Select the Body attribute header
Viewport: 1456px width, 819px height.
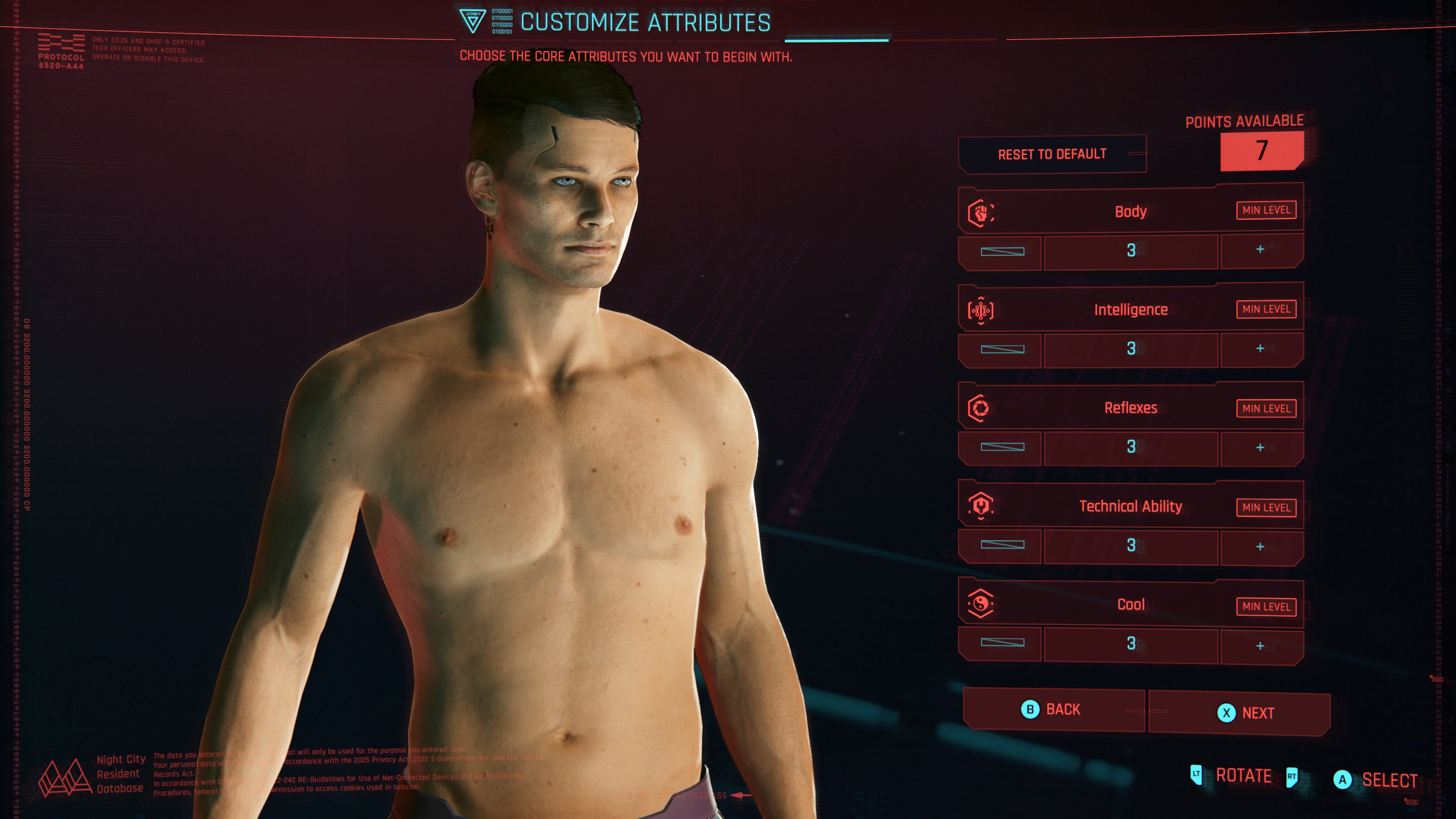1130,212
